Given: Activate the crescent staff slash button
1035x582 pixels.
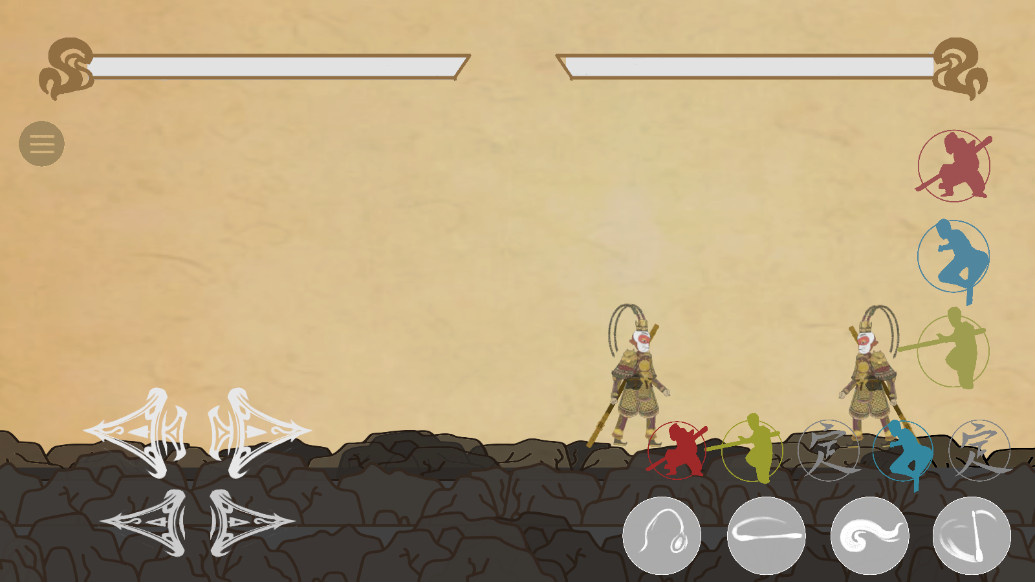Looking at the screenshot, I should click(972, 536).
